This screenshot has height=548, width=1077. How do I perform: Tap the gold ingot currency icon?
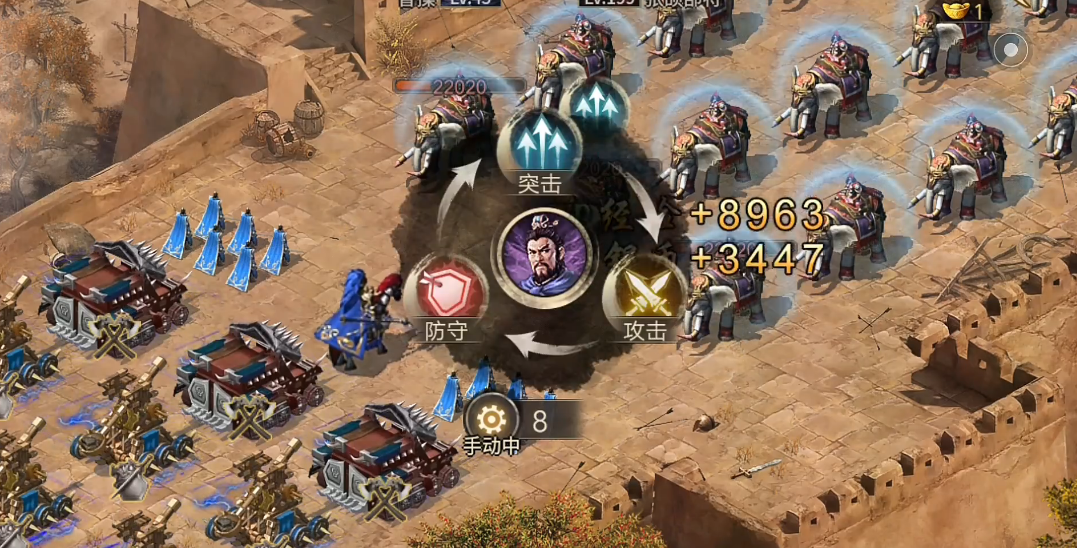(956, 10)
